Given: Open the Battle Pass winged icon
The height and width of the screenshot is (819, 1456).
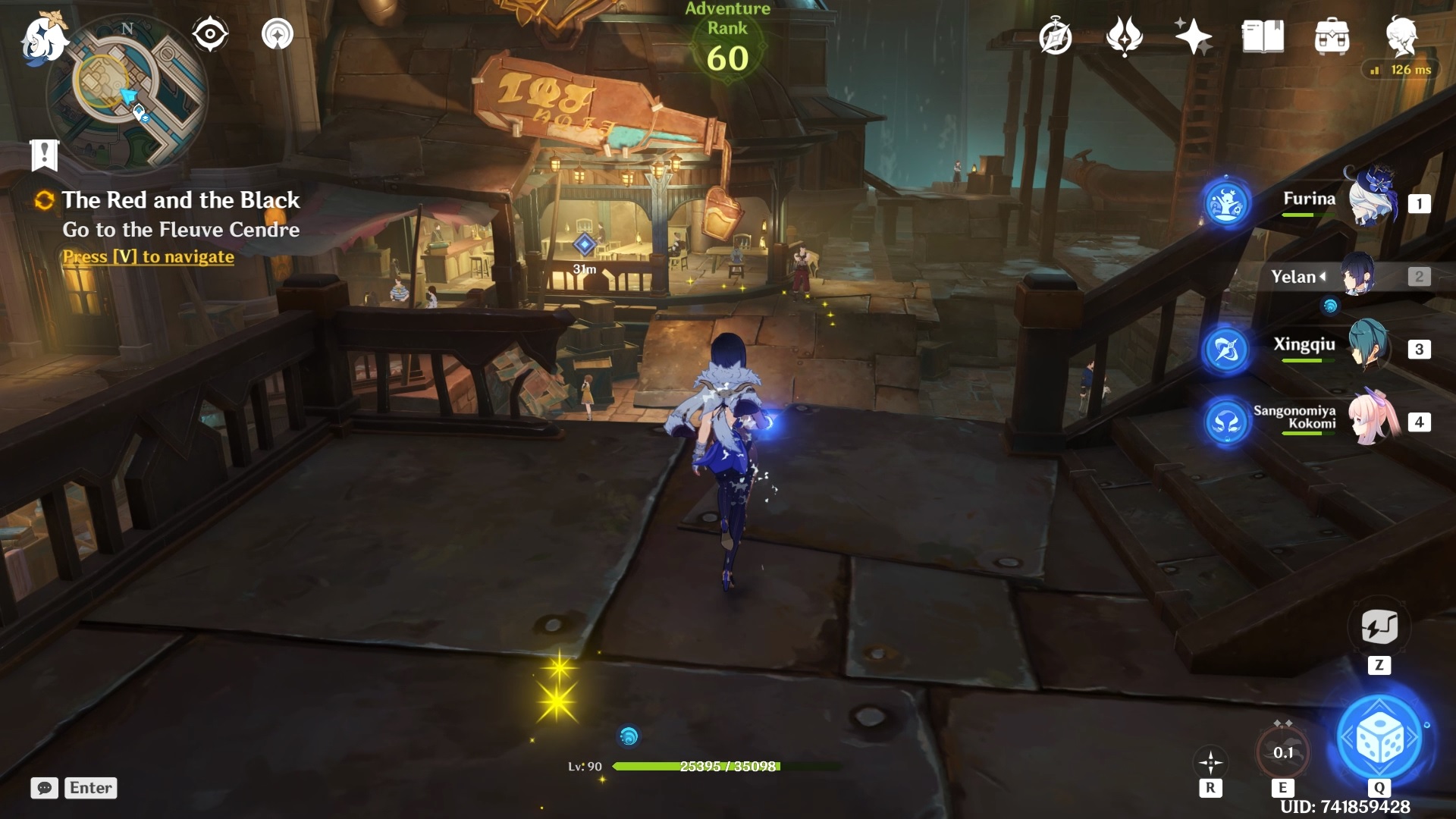Looking at the screenshot, I should pyautogui.click(x=1125, y=36).
